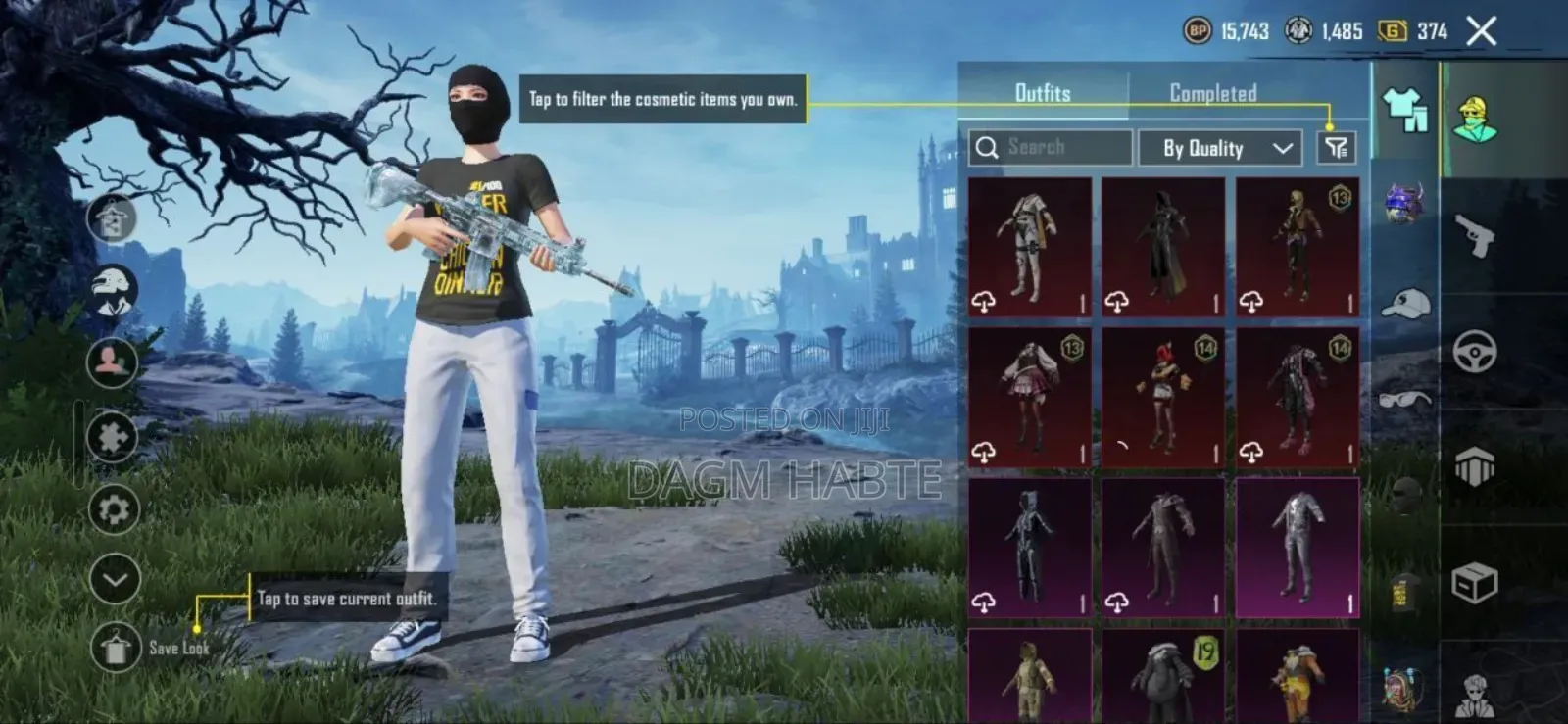The height and width of the screenshot is (724, 1568).
Task: Toggle the cosmetic ownership filter
Action: 1336,148
